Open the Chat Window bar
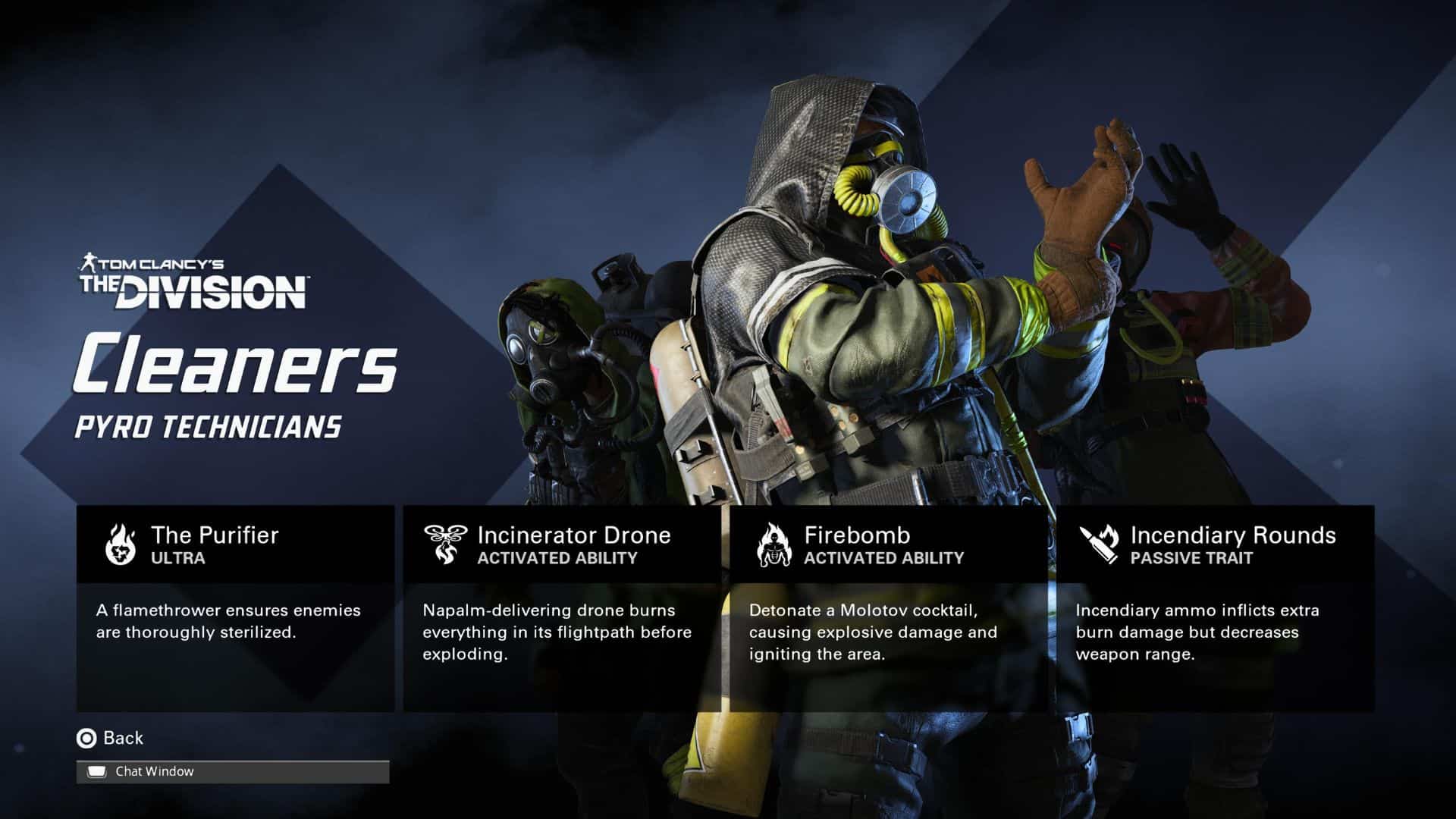 click(x=232, y=771)
